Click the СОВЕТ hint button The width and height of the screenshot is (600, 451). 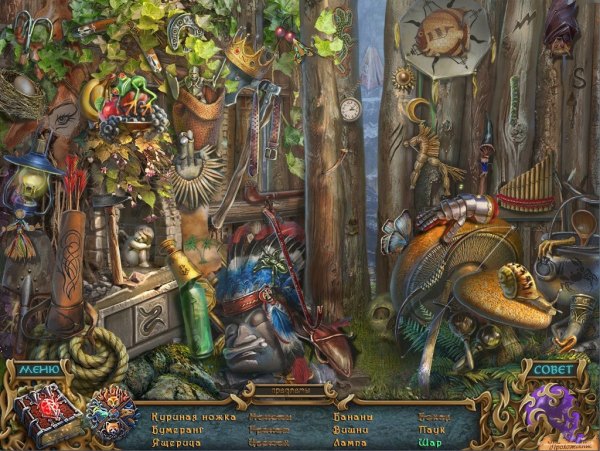(x=553, y=369)
